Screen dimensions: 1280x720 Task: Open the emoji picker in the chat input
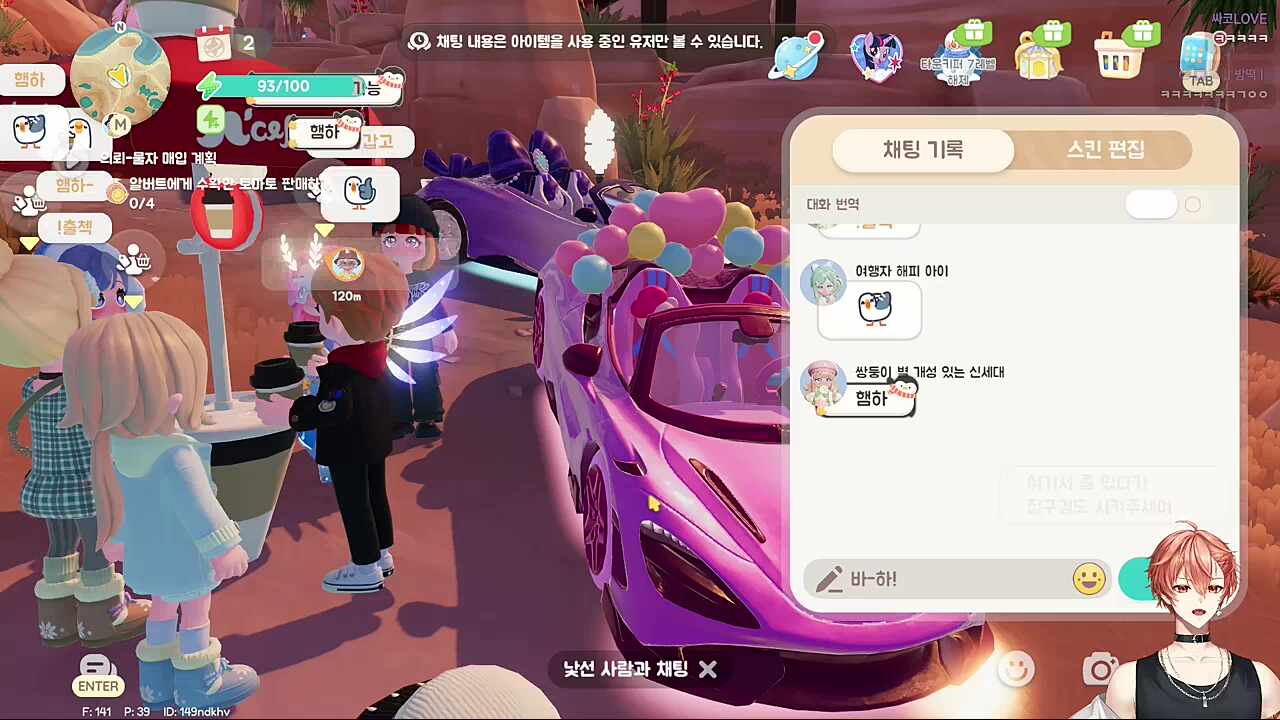coord(1088,579)
